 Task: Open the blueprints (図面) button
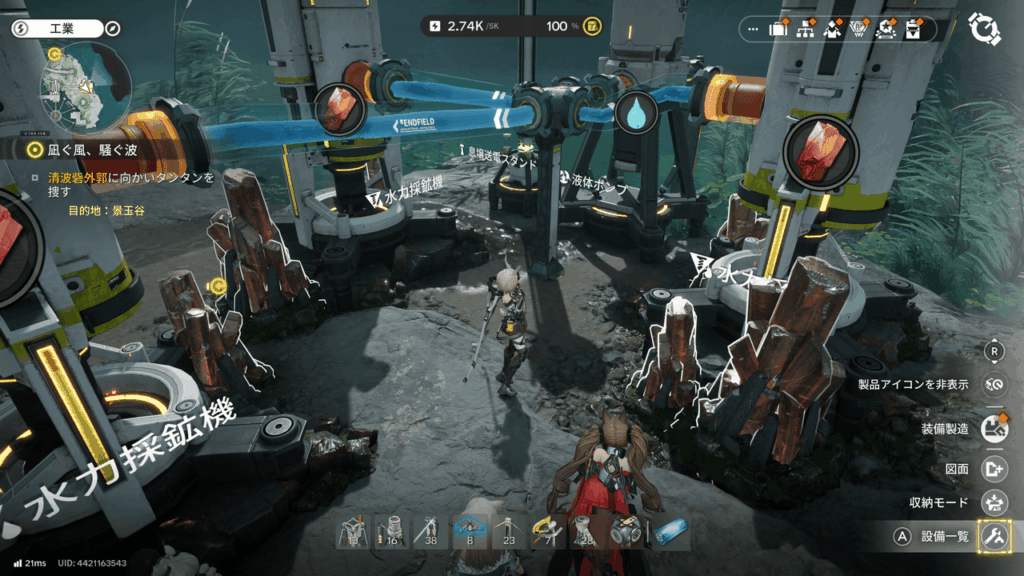pyautogui.click(x=994, y=468)
